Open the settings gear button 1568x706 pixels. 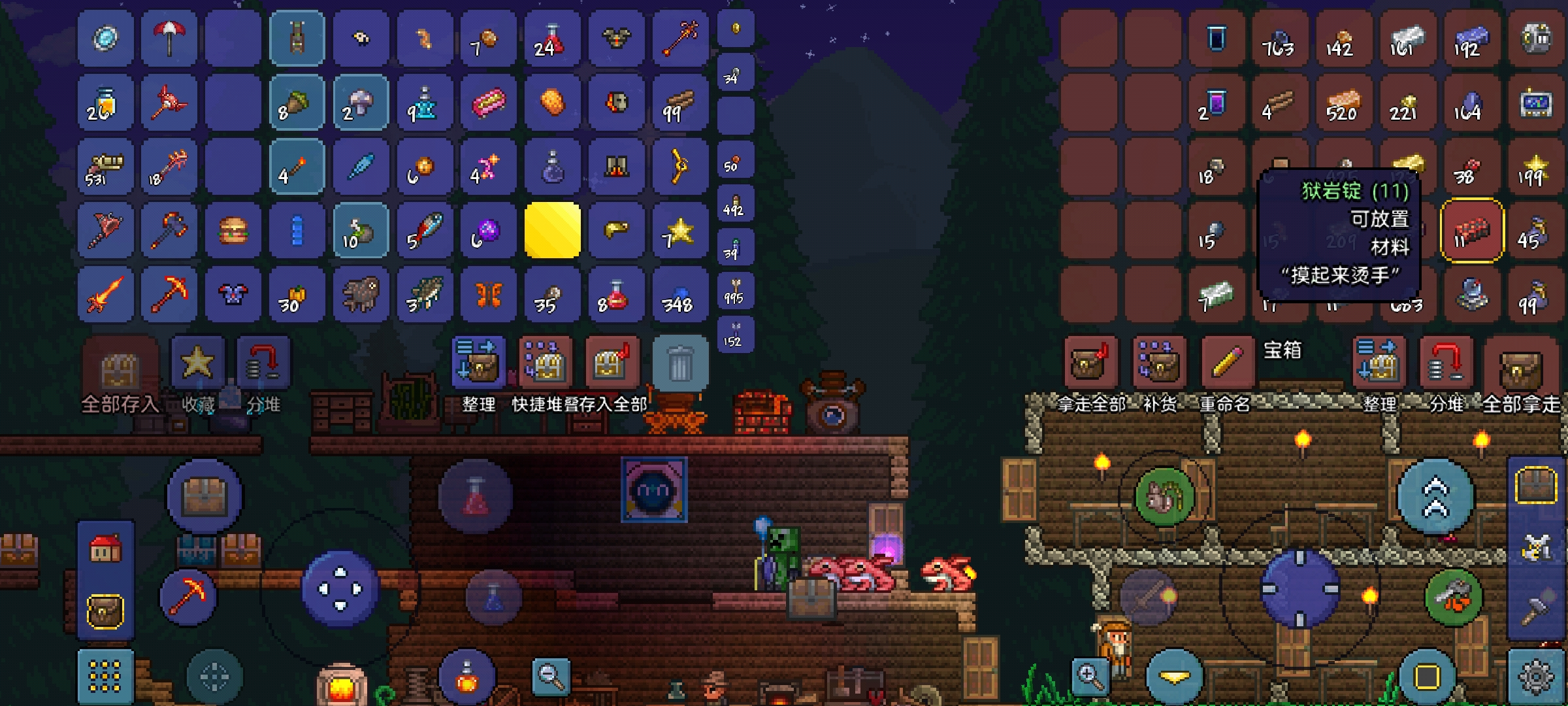(x=1535, y=677)
